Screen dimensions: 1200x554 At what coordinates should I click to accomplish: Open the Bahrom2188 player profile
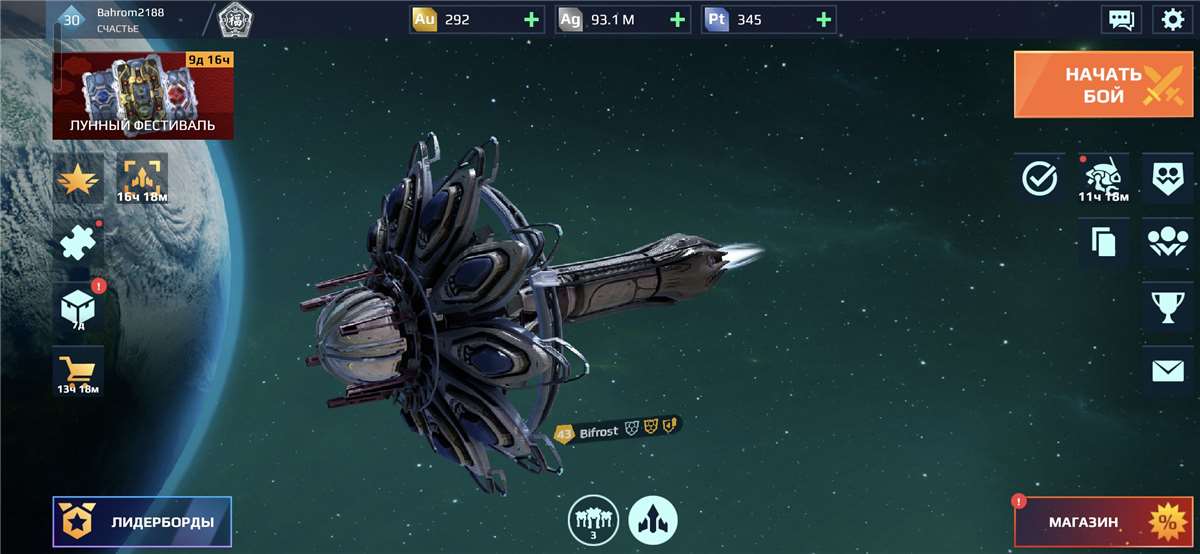point(110,19)
